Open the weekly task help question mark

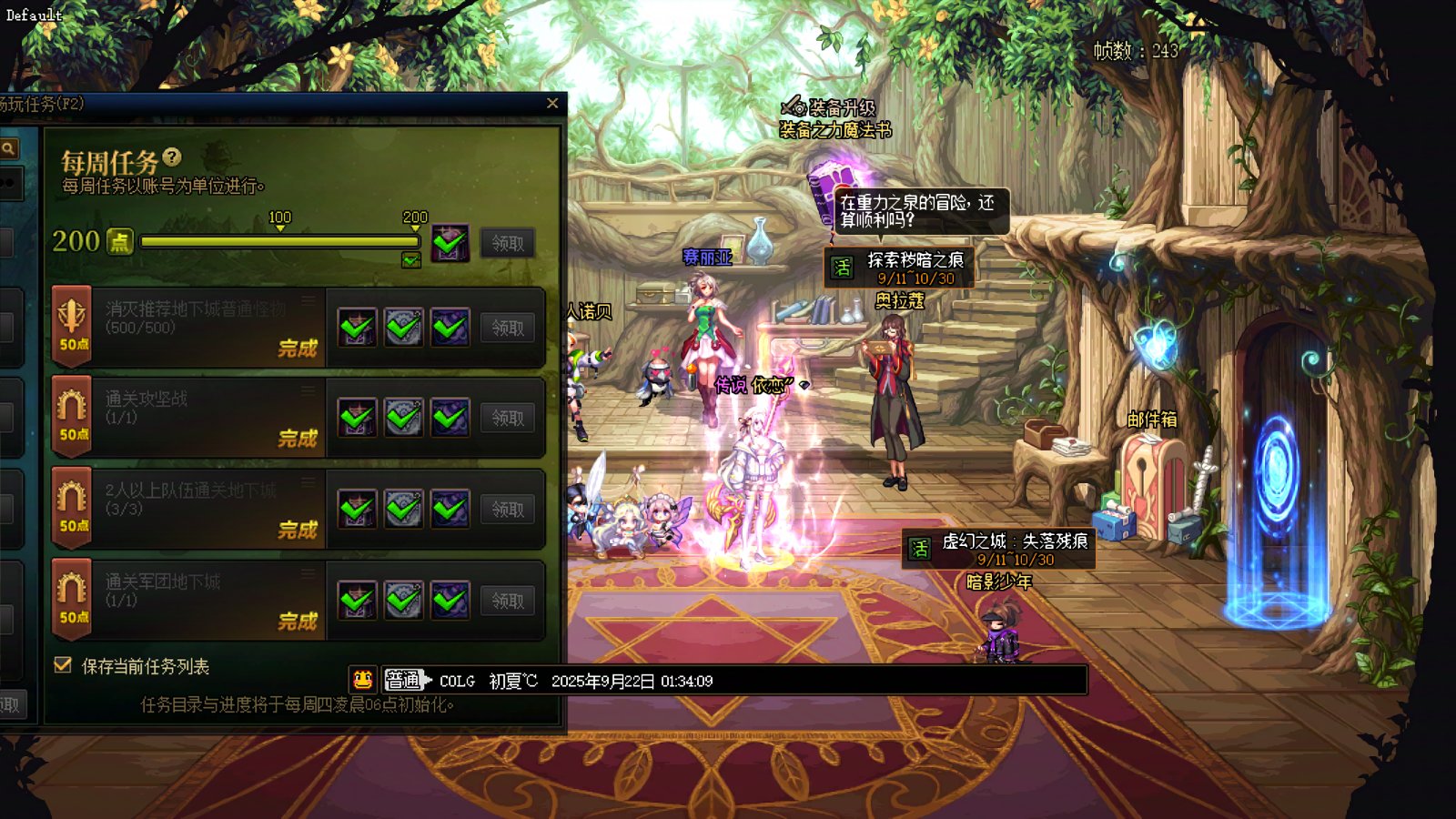click(172, 157)
